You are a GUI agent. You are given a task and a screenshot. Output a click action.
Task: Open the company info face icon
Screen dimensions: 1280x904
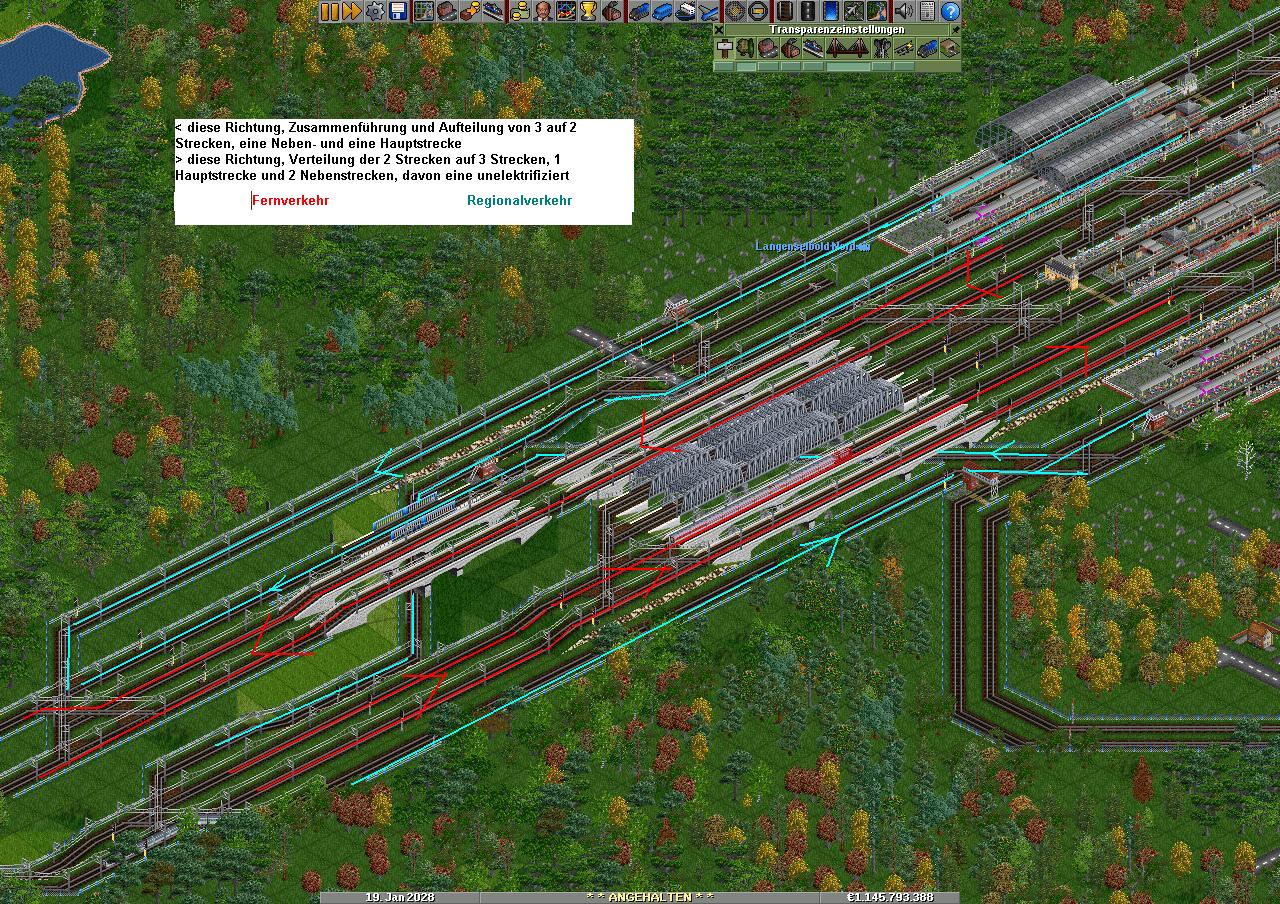point(542,11)
